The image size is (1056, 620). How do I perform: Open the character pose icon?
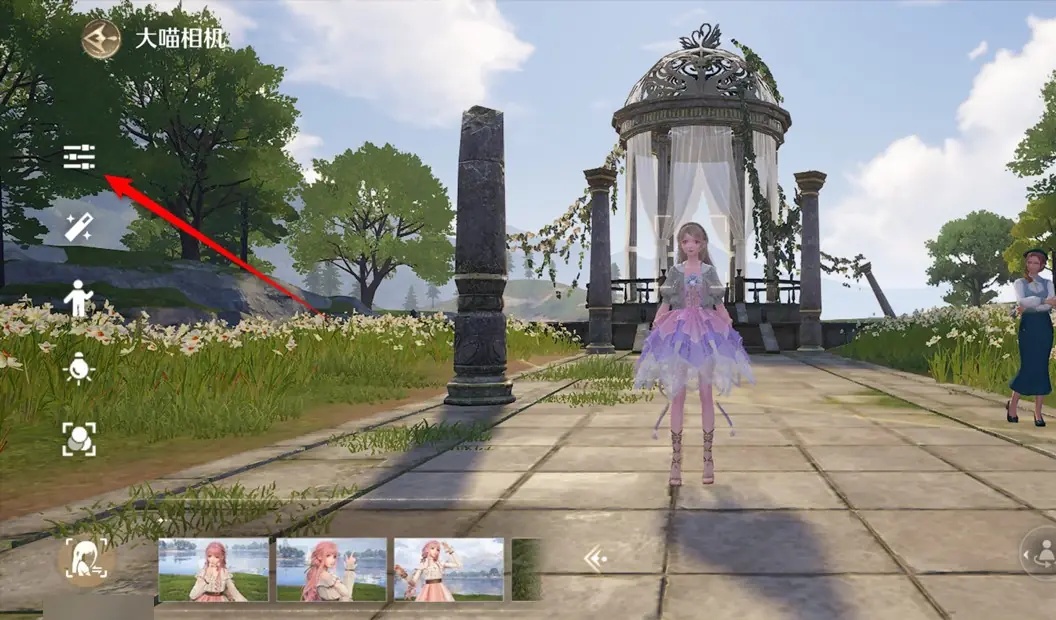pyautogui.click(x=79, y=298)
